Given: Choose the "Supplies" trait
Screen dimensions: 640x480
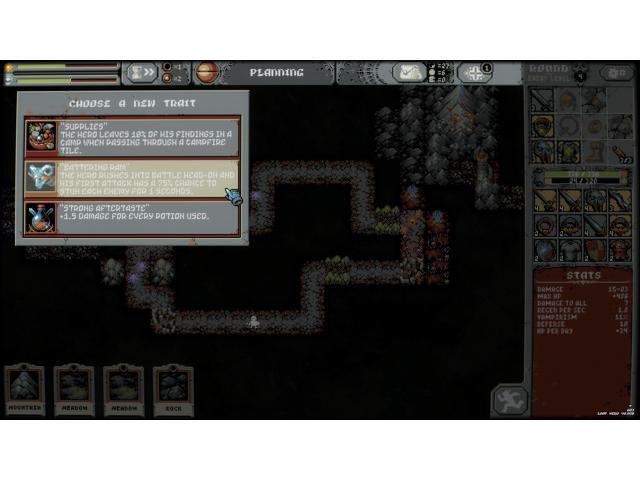Looking at the screenshot, I should pyautogui.click(x=132, y=136).
